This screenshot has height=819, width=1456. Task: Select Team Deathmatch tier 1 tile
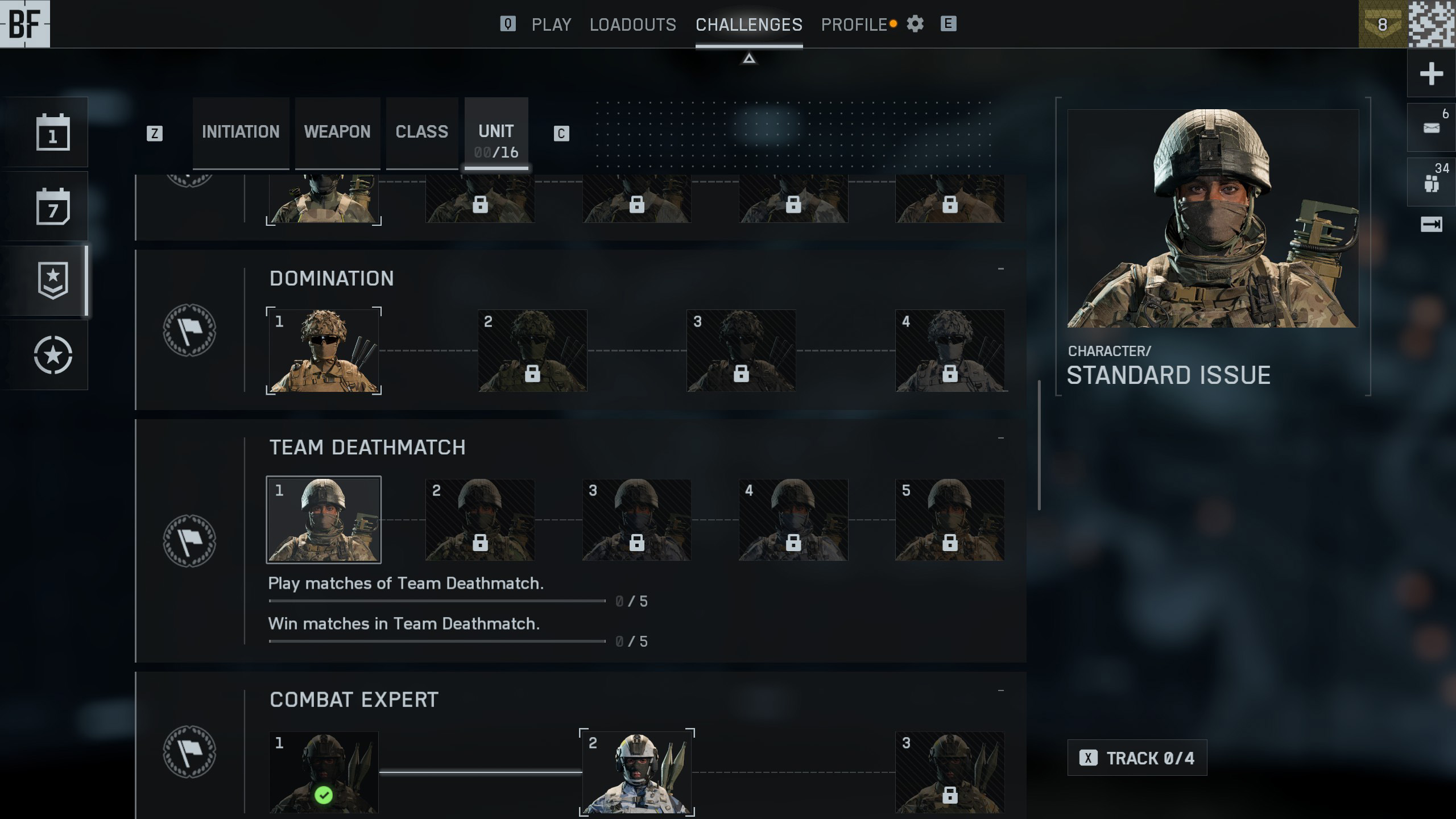click(324, 520)
